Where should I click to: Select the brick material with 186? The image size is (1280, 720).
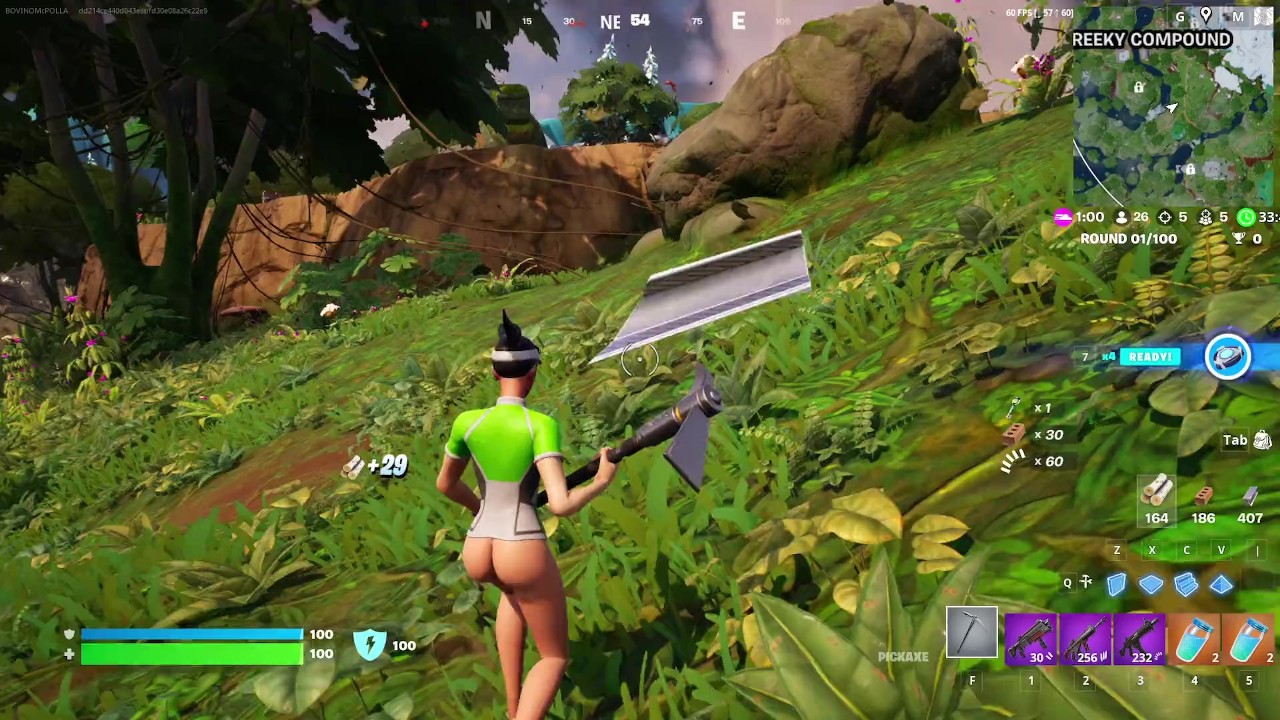click(x=1203, y=495)
